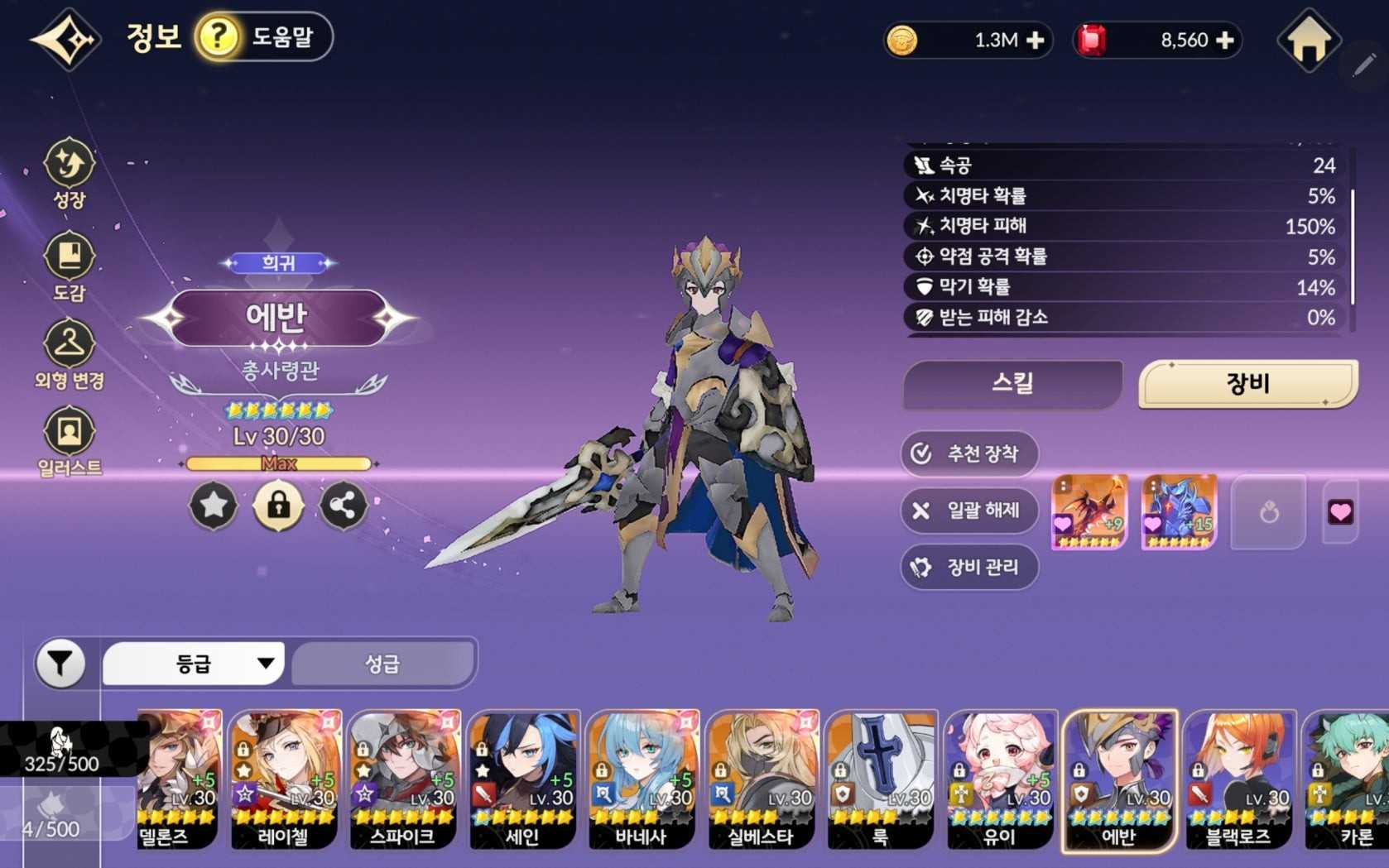Switch to the 장비 tab
Viewport: 1389px width, 868px height.
tap(1247, 384)
